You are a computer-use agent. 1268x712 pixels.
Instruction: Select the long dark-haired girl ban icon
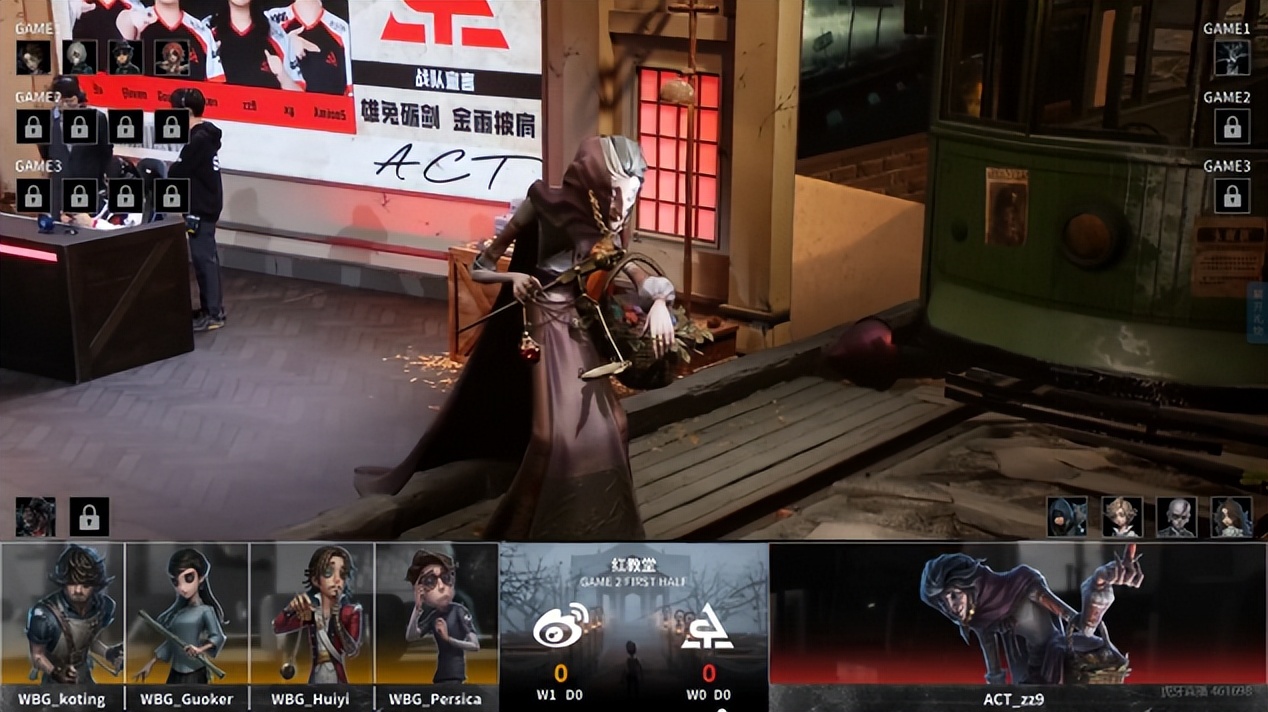[1231, 517]
